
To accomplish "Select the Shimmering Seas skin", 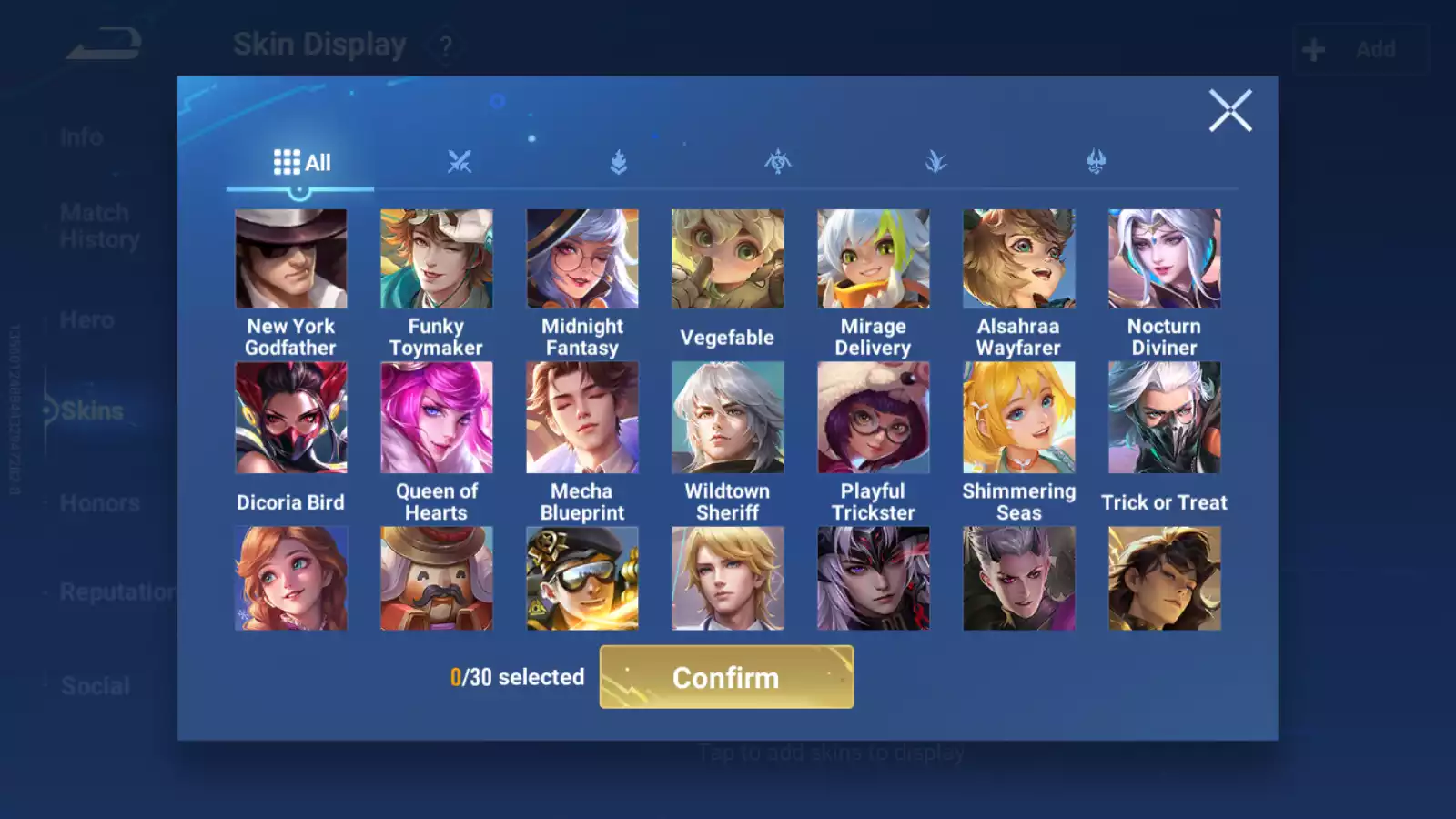I will [x=1019, y=418].
